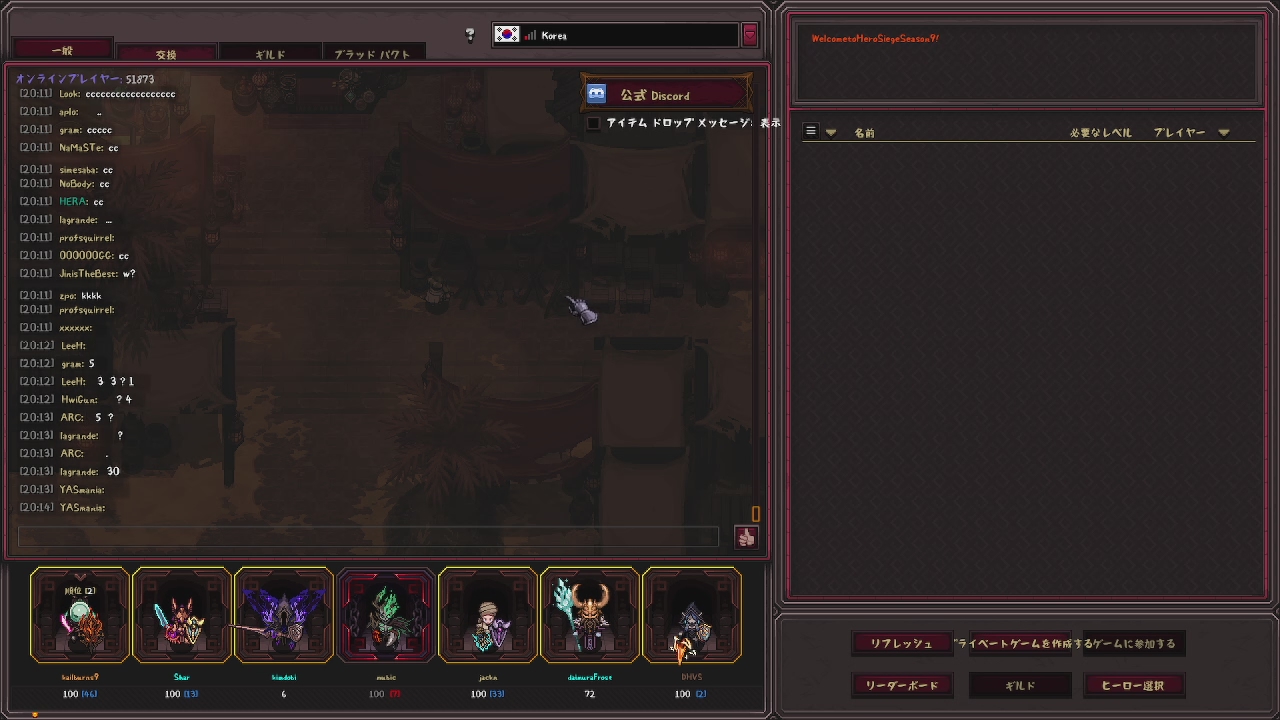The height and width of the screenshot is (720, 1280).
Task: Switch to the 一般 chat tab
Action: click(62, 49)
